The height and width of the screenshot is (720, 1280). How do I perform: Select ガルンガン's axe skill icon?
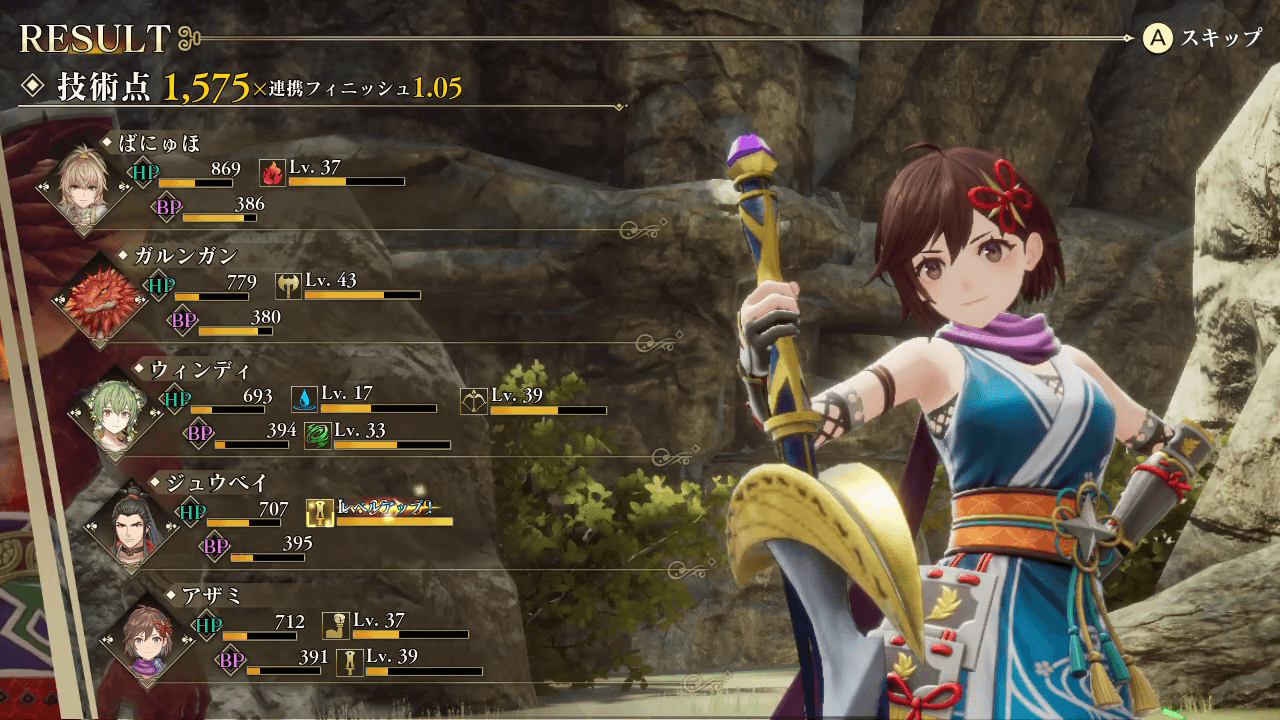(288, 286)
